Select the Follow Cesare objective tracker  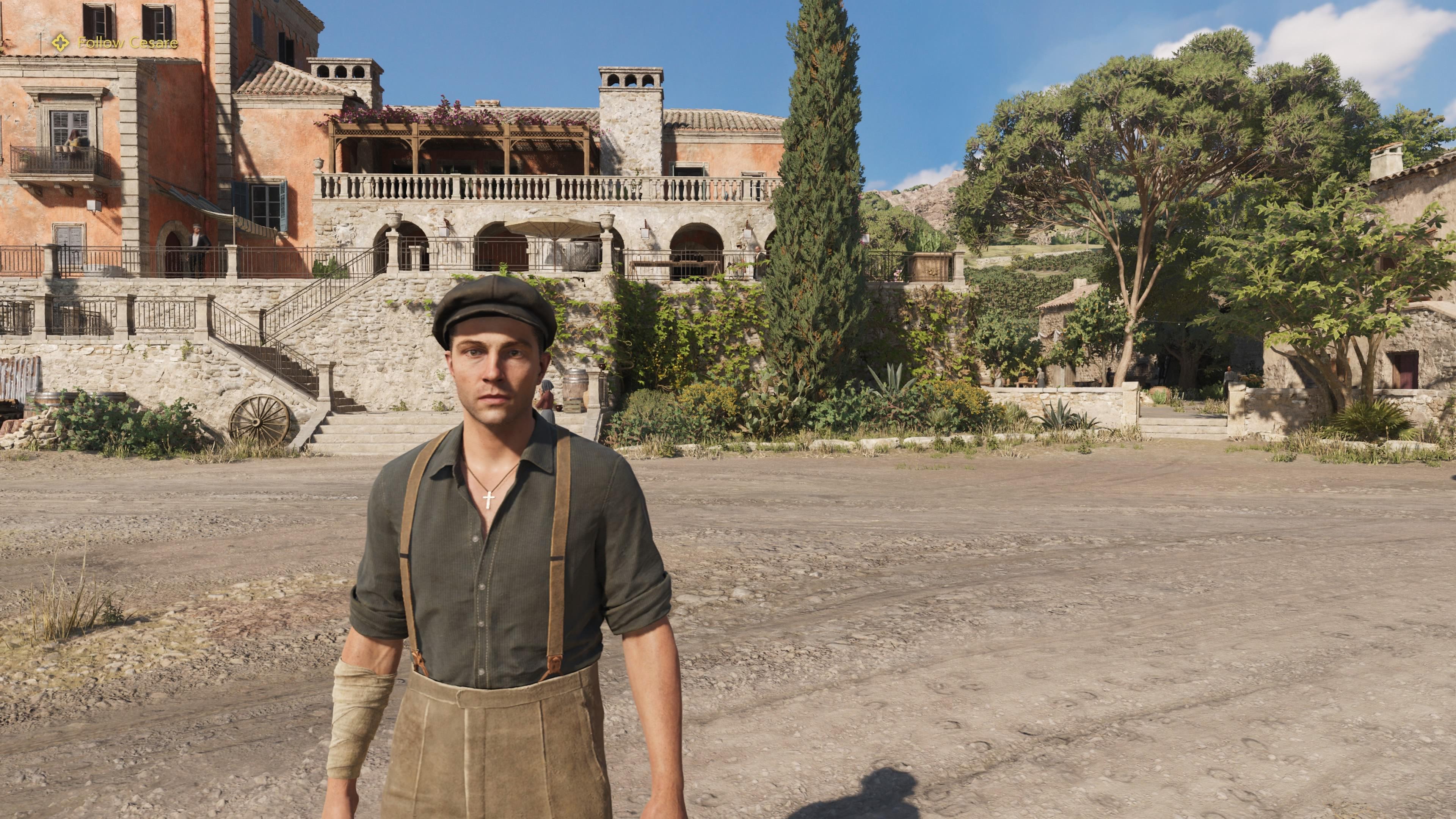[x=115, y=43]
